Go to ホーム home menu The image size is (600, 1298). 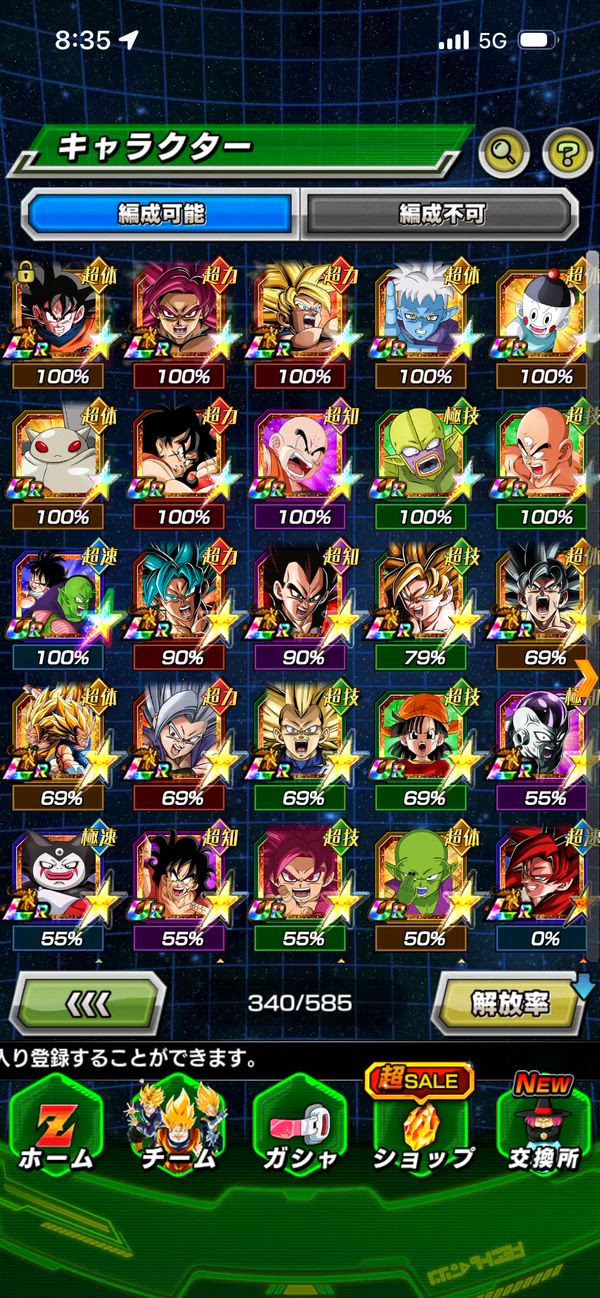pyautogui.click(x=55, y=1125)
